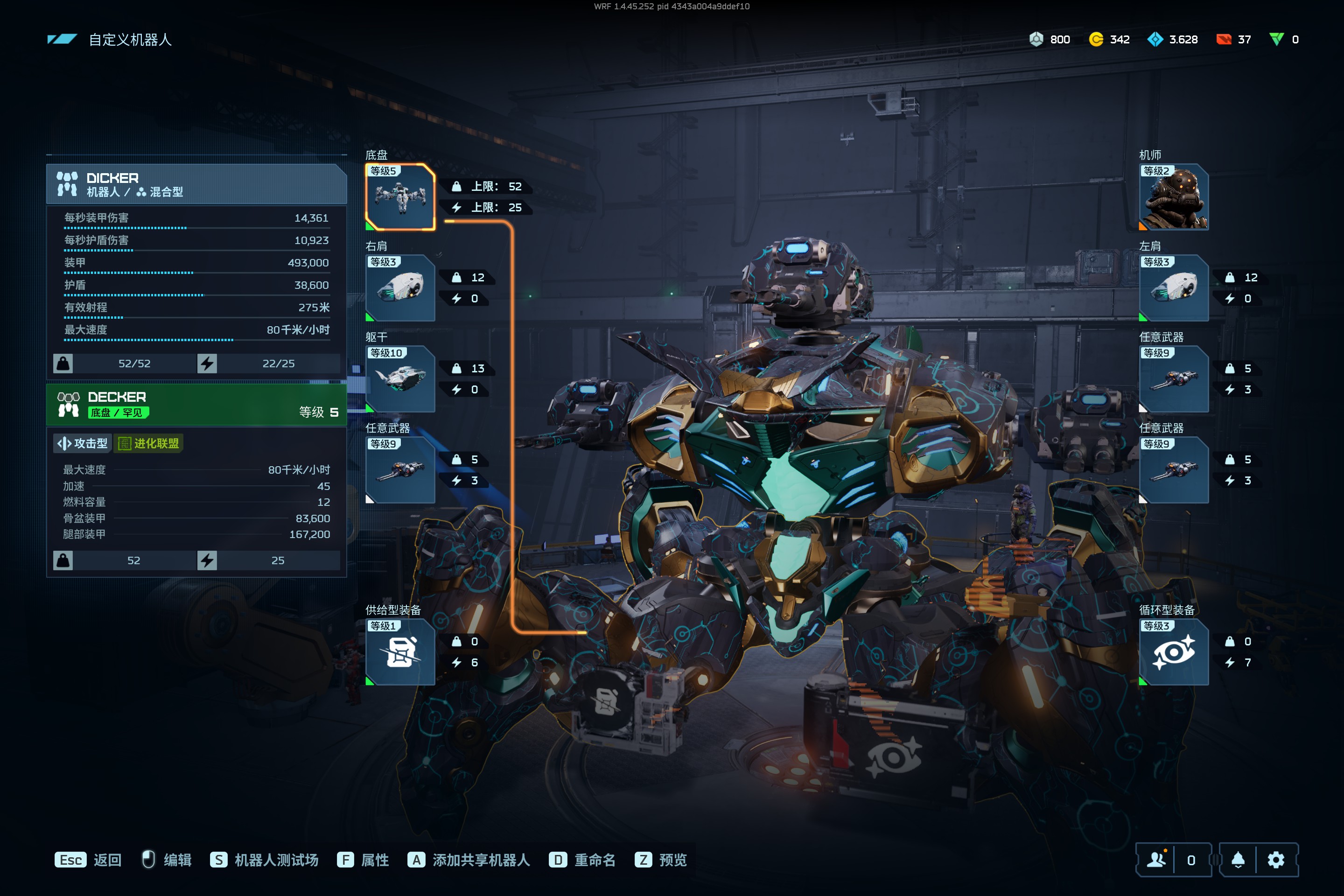The image size is (1344, 896).
Task: Click the blue diamond currency icon
Action: pyautogui.click(x=1155, y=39)
